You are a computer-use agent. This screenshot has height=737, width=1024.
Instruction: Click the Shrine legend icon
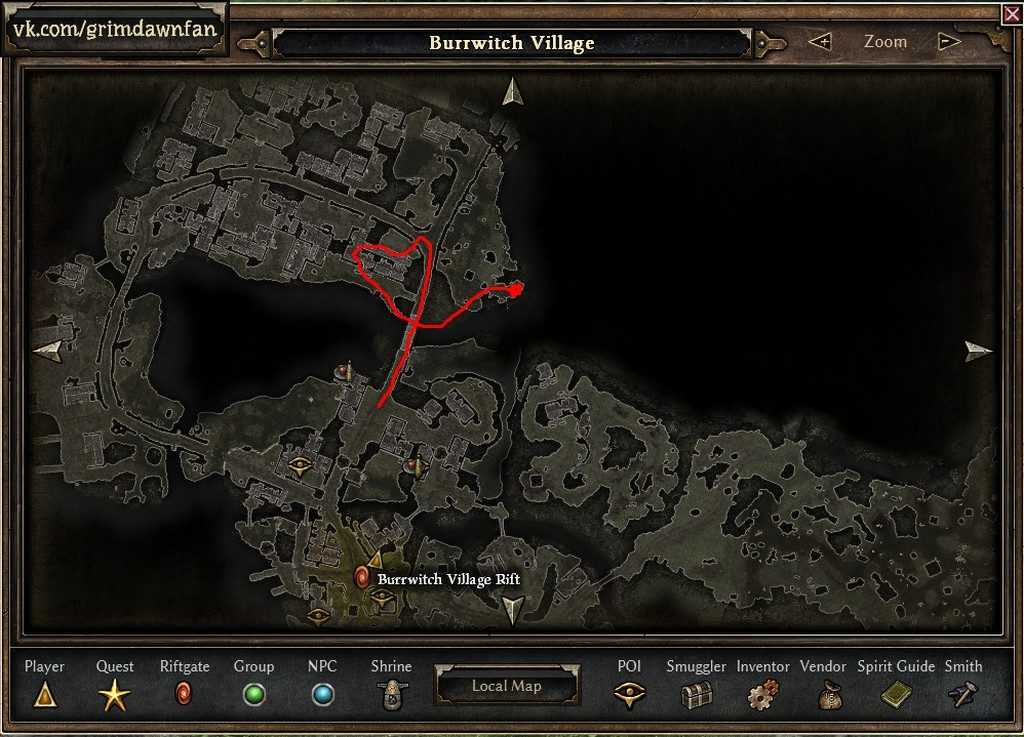(x=391, y=694)
